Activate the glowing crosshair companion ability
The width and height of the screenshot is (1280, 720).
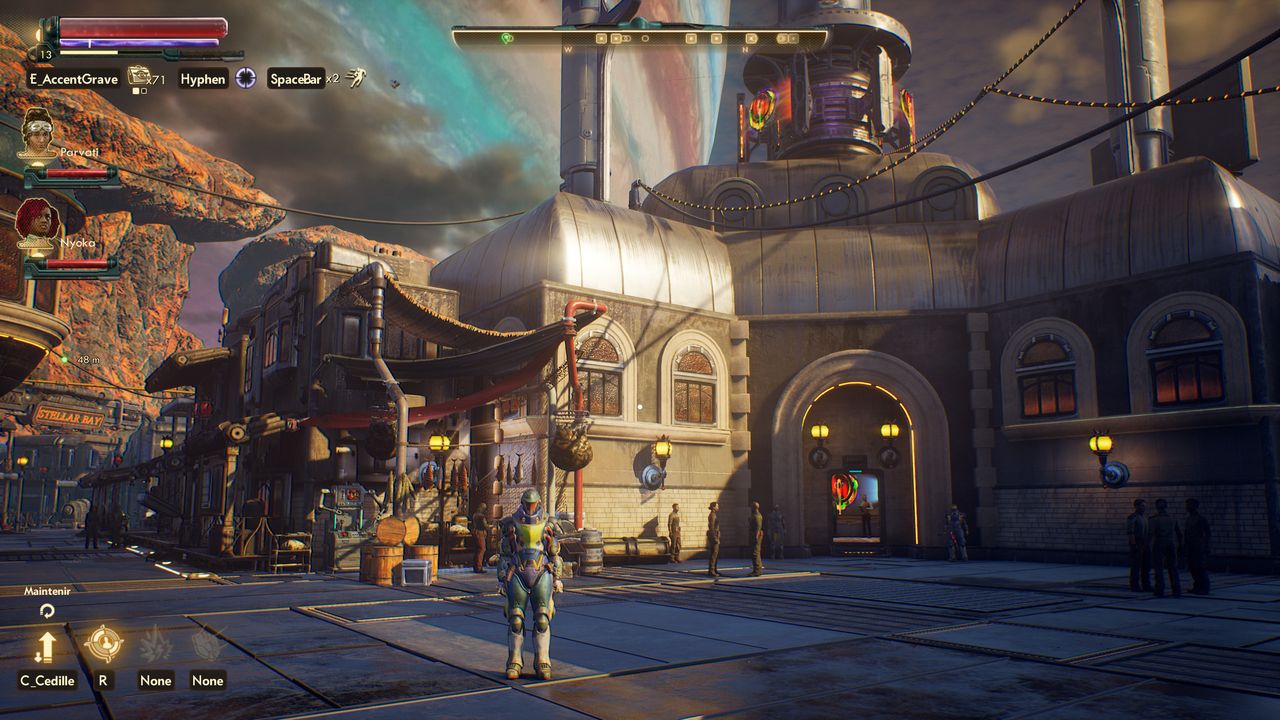pos(103,645)
